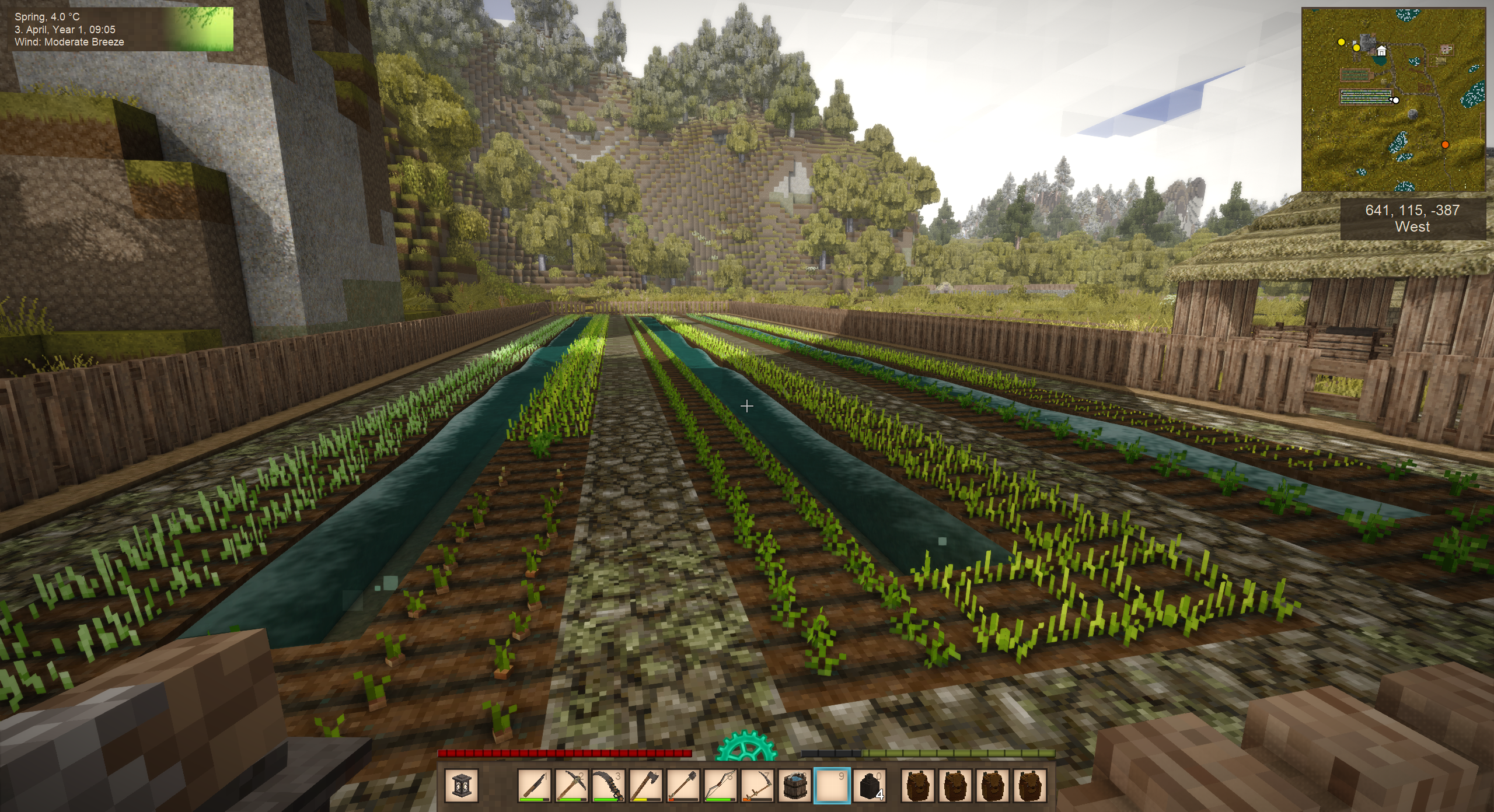Select the orange waypoint marker on minimap
This screenshot has height=812, width=1494.
click(x=1445, y=145)
